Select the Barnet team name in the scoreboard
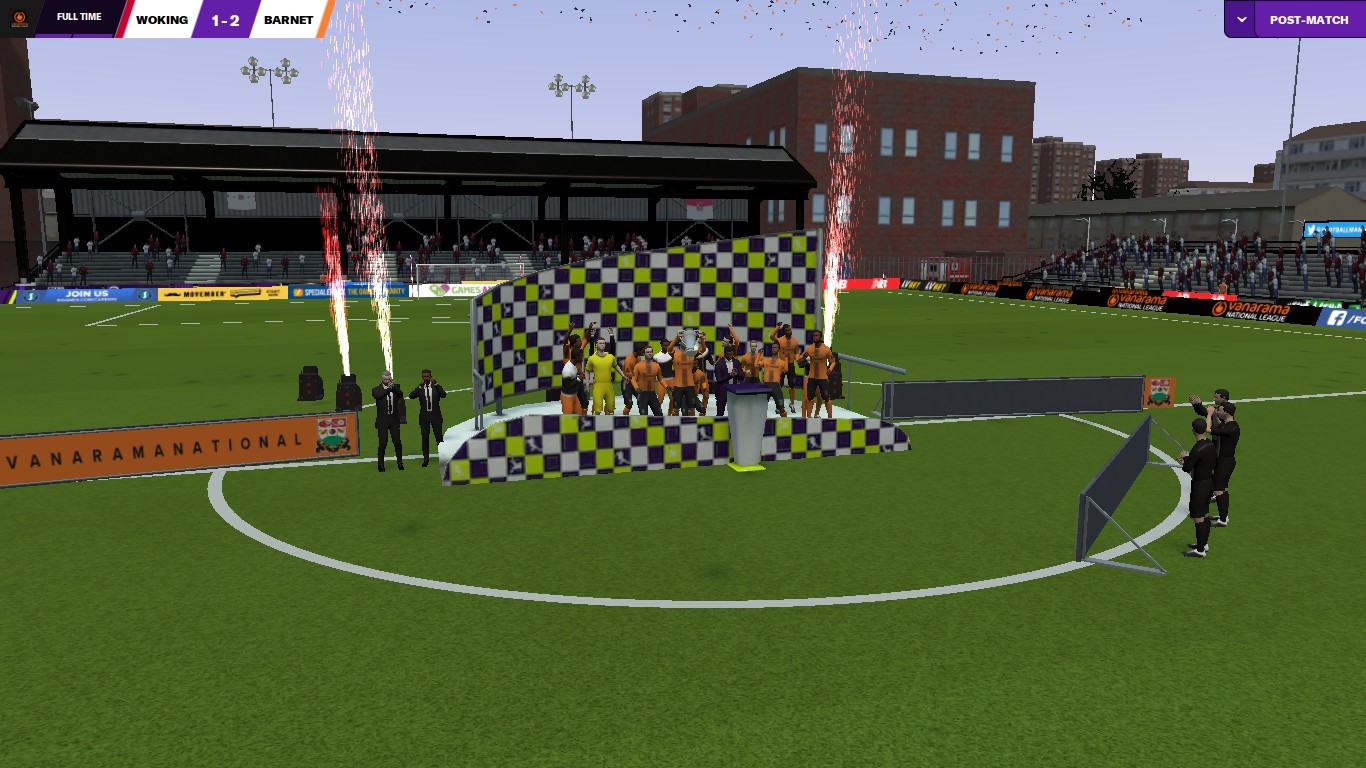This screenshot has width=1366, height=768. click(288, 19)
